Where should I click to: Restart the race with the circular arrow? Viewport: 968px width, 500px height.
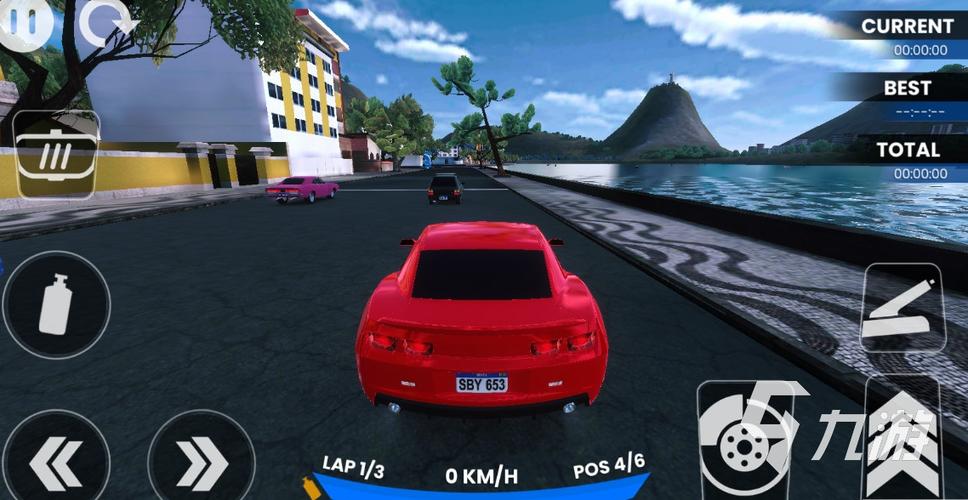[x=106, y=24]
